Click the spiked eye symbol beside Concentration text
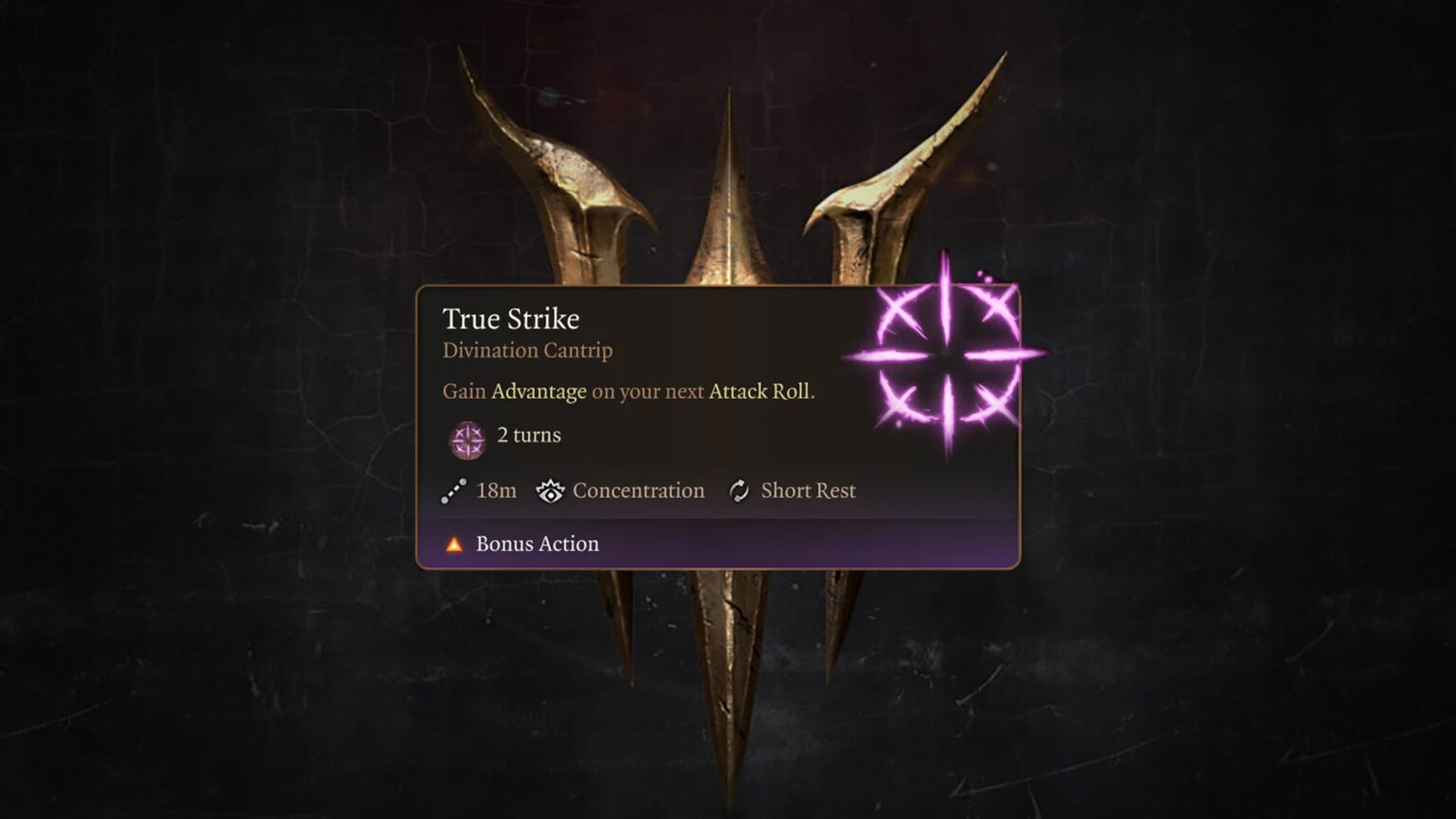Screen dimensions: 1456x819 coord(550,491)
